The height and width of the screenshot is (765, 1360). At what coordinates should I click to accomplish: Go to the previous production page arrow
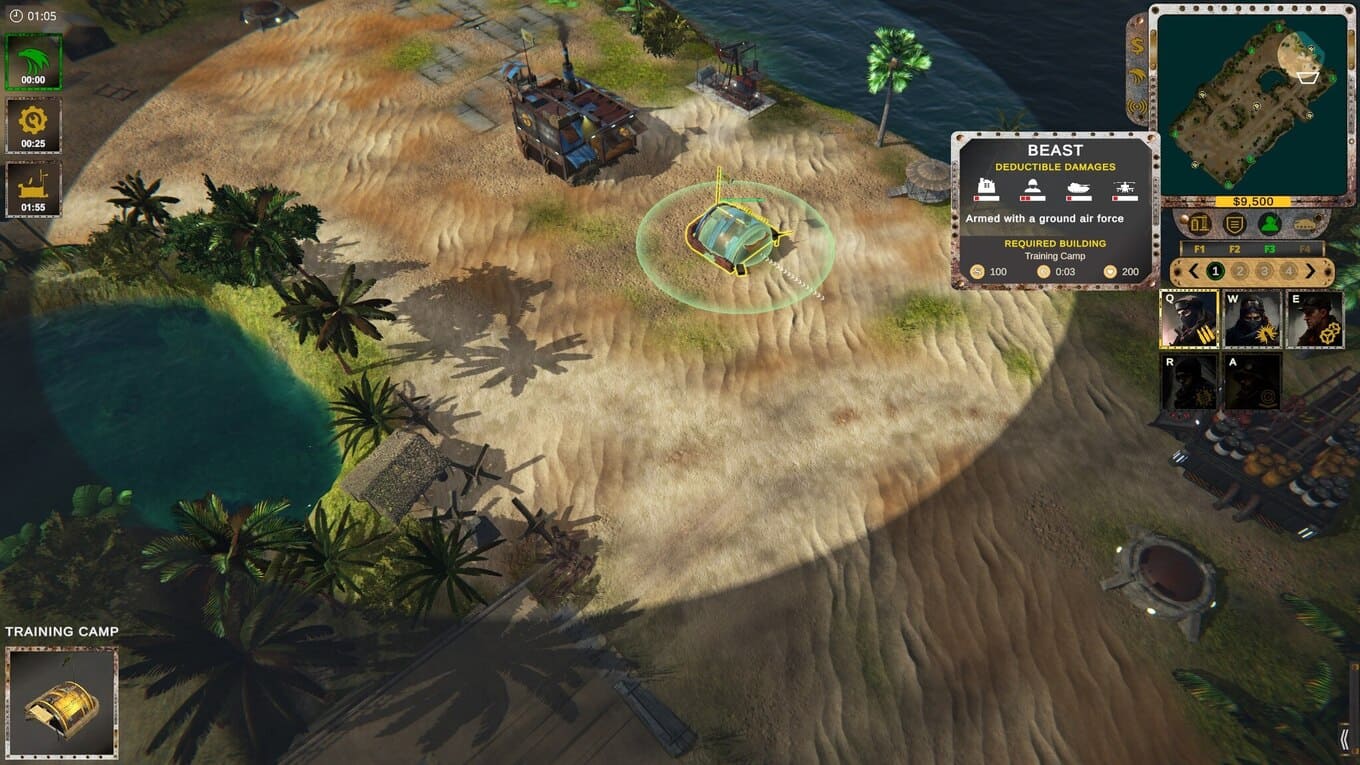tap(1193, 271)
